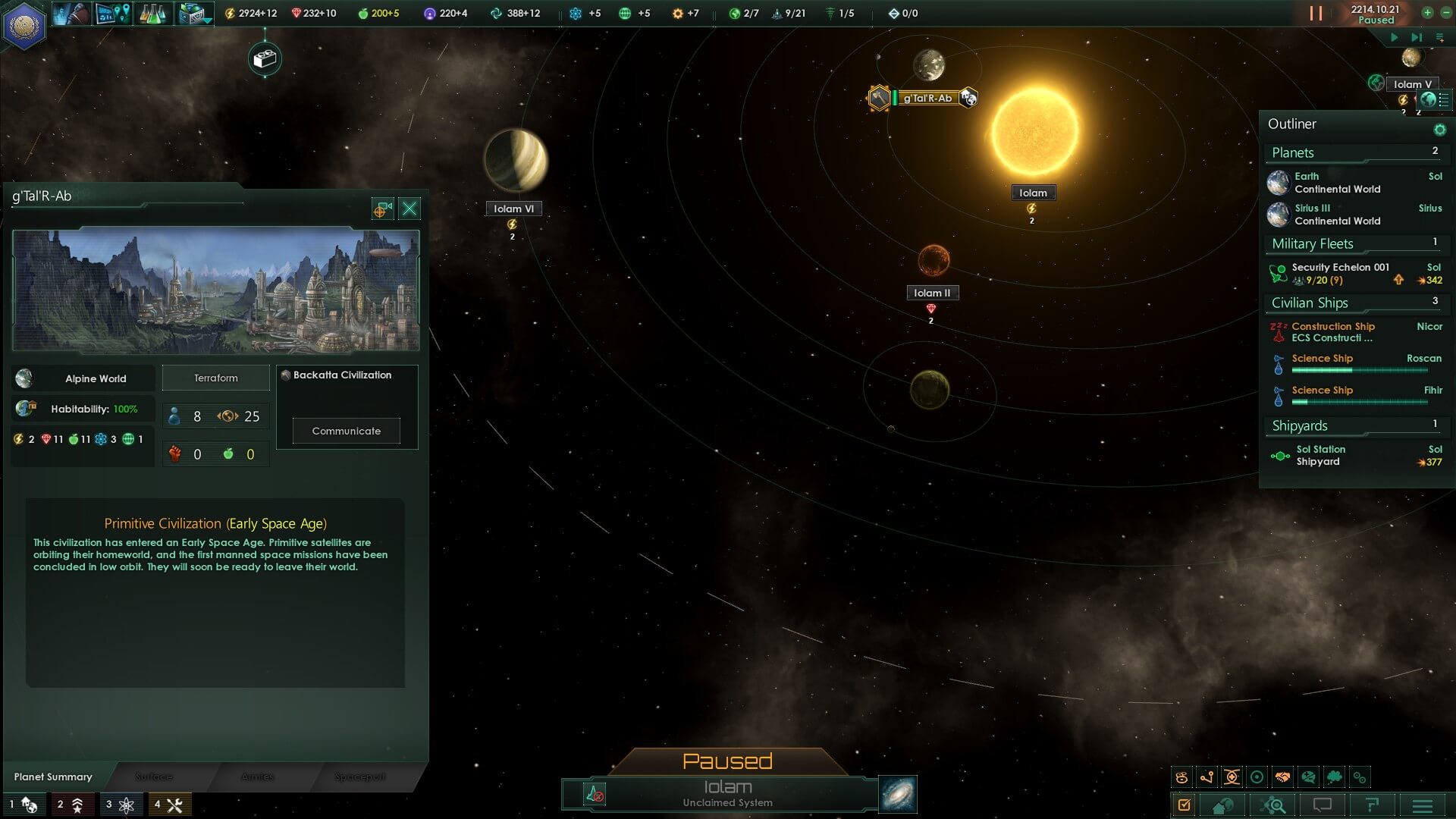
Task: Select the Iolam VI planet label
Action: click(x=513, y=209)
